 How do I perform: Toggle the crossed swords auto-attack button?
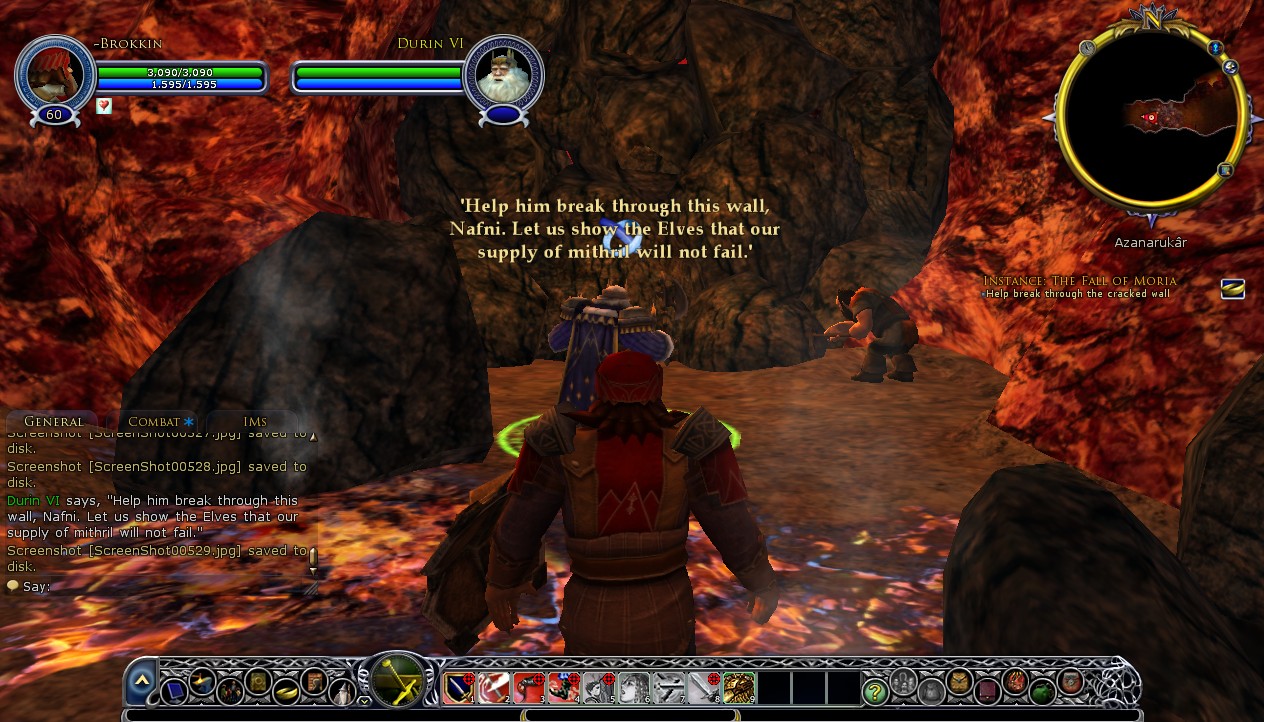point(398,681)
